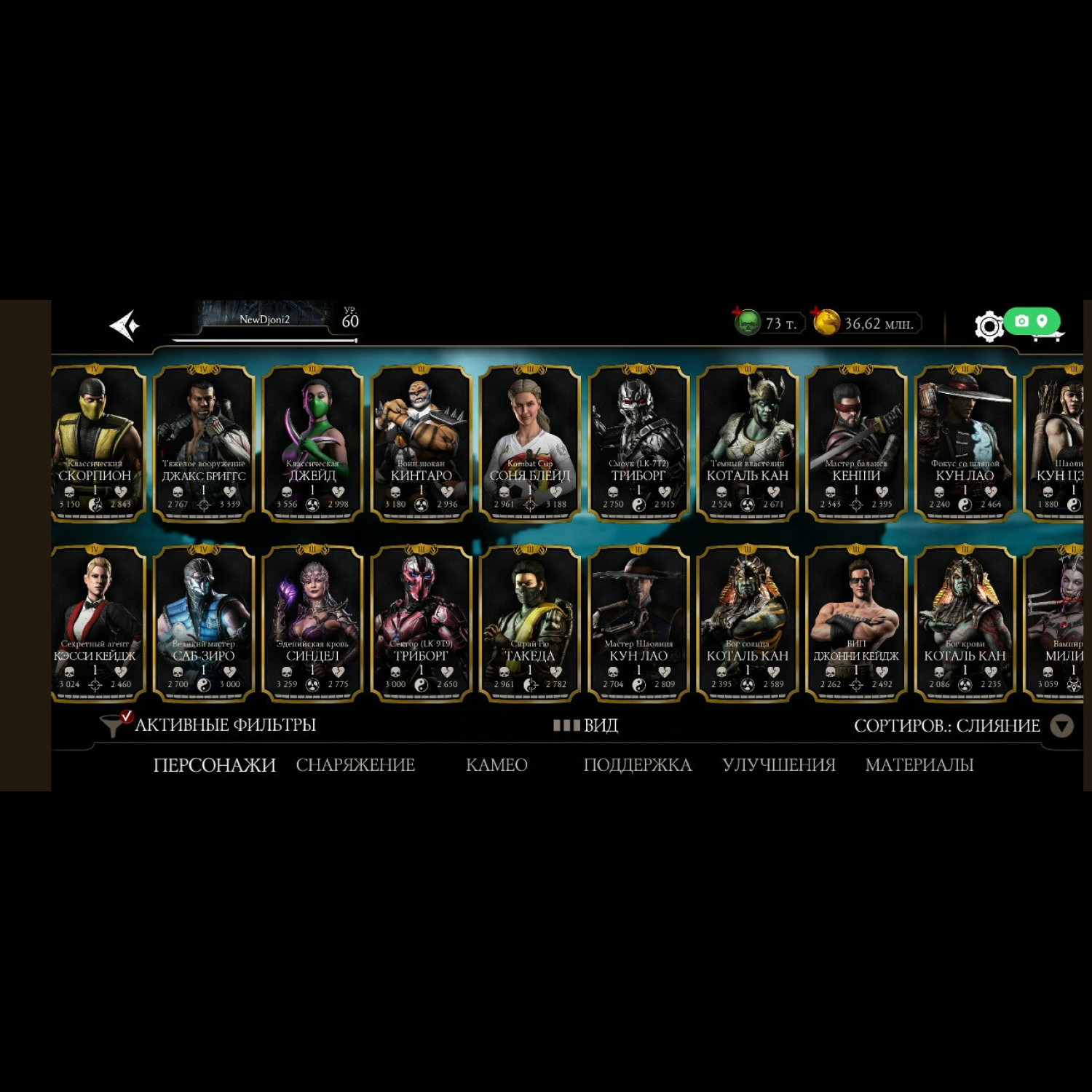Select the Джонни Кейдж card
This screenshot has height=1092, width=1092.
(x=856, y=624)
